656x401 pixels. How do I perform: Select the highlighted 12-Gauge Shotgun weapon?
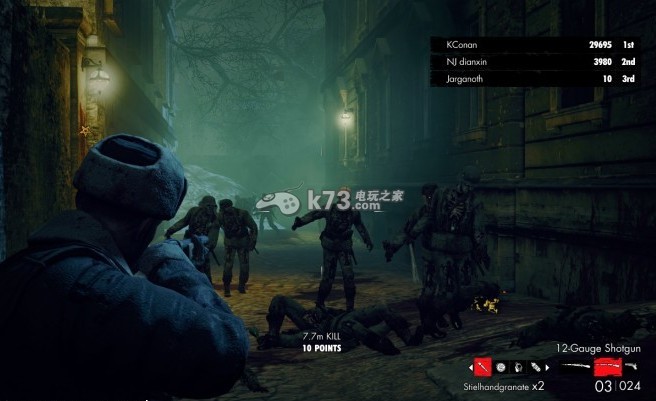[606, 367]
